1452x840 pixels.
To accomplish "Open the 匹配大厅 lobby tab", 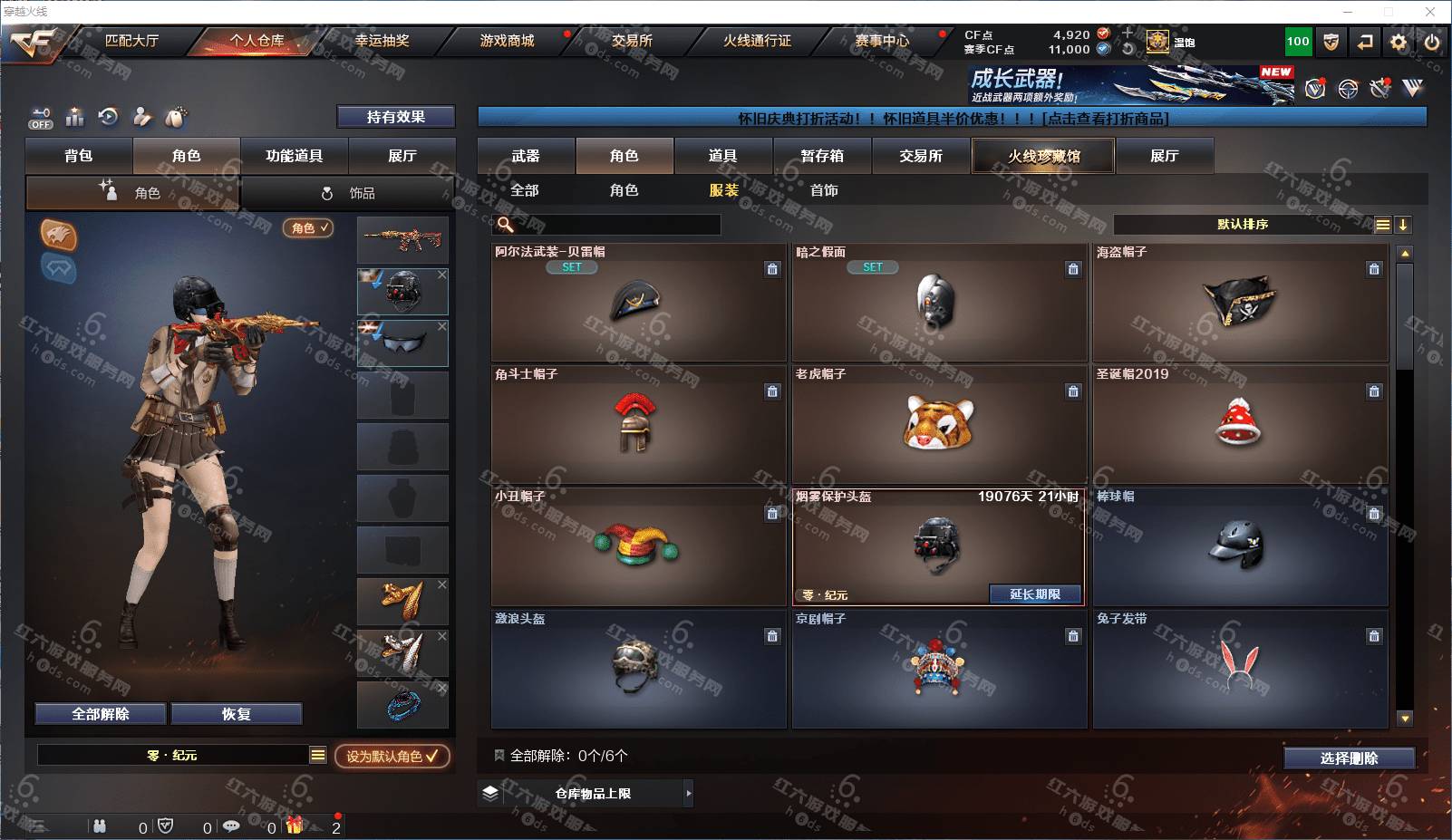I will pyautogui.click(x=131, y=41).
